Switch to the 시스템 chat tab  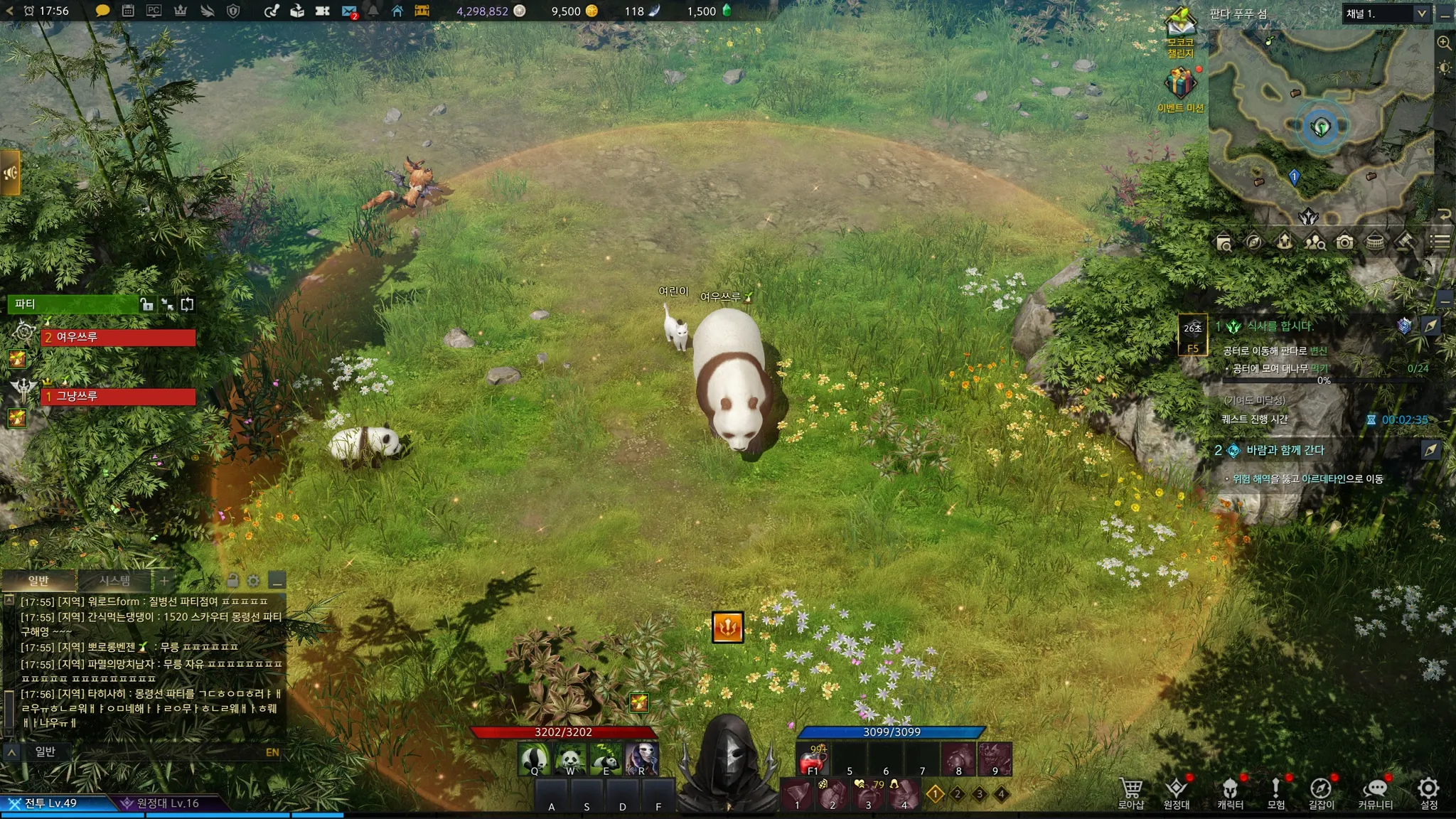point(114,581)
